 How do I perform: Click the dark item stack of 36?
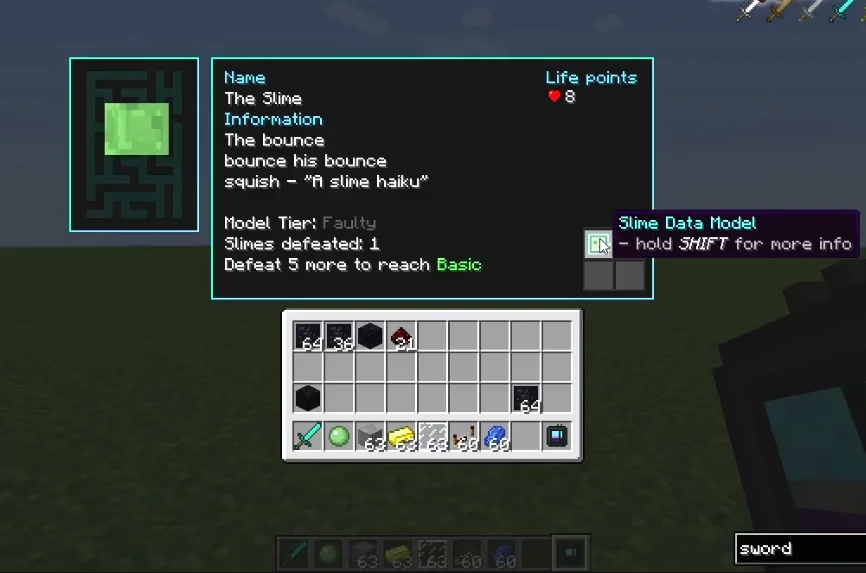coord(339,337)
